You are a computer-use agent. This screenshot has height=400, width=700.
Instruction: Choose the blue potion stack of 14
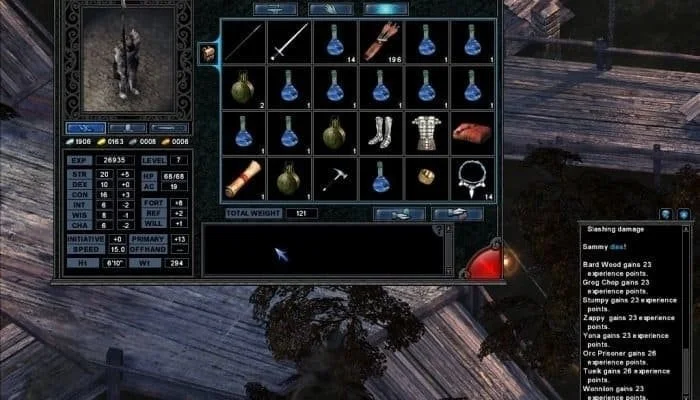(335, 41)
